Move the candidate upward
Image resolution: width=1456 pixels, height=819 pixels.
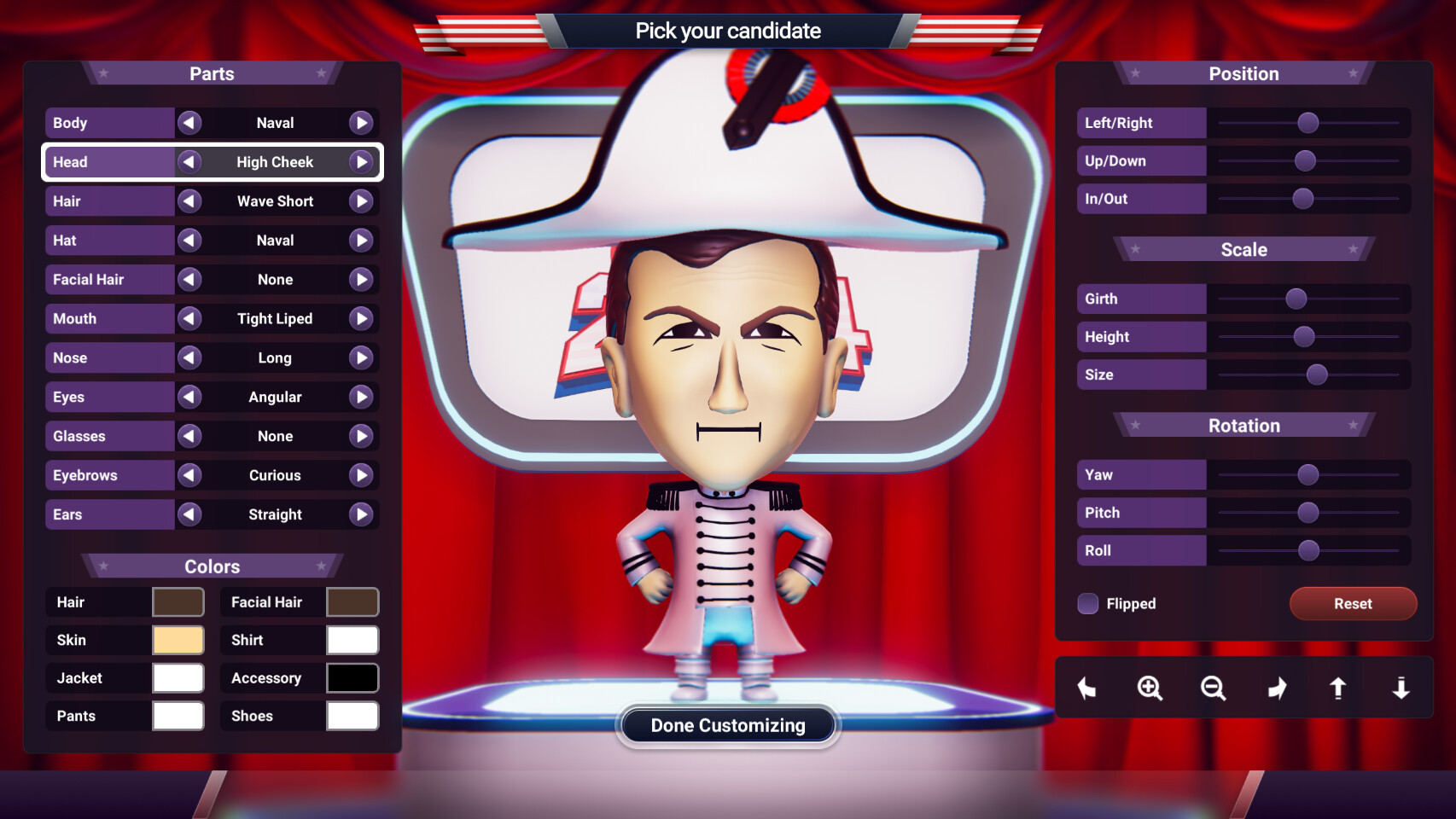[1338, 688]
